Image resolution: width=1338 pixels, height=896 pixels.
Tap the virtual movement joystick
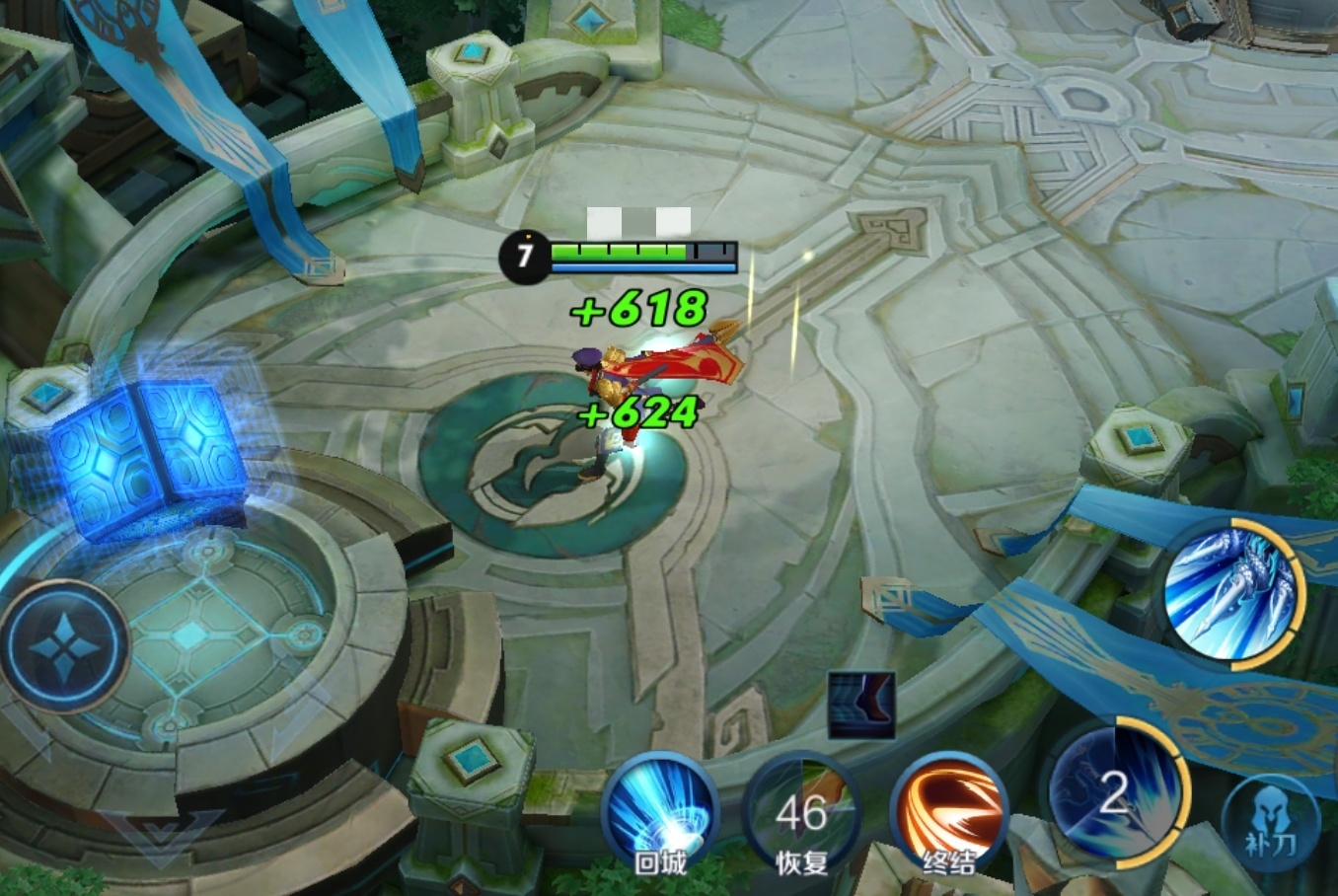tap(65, 646)
